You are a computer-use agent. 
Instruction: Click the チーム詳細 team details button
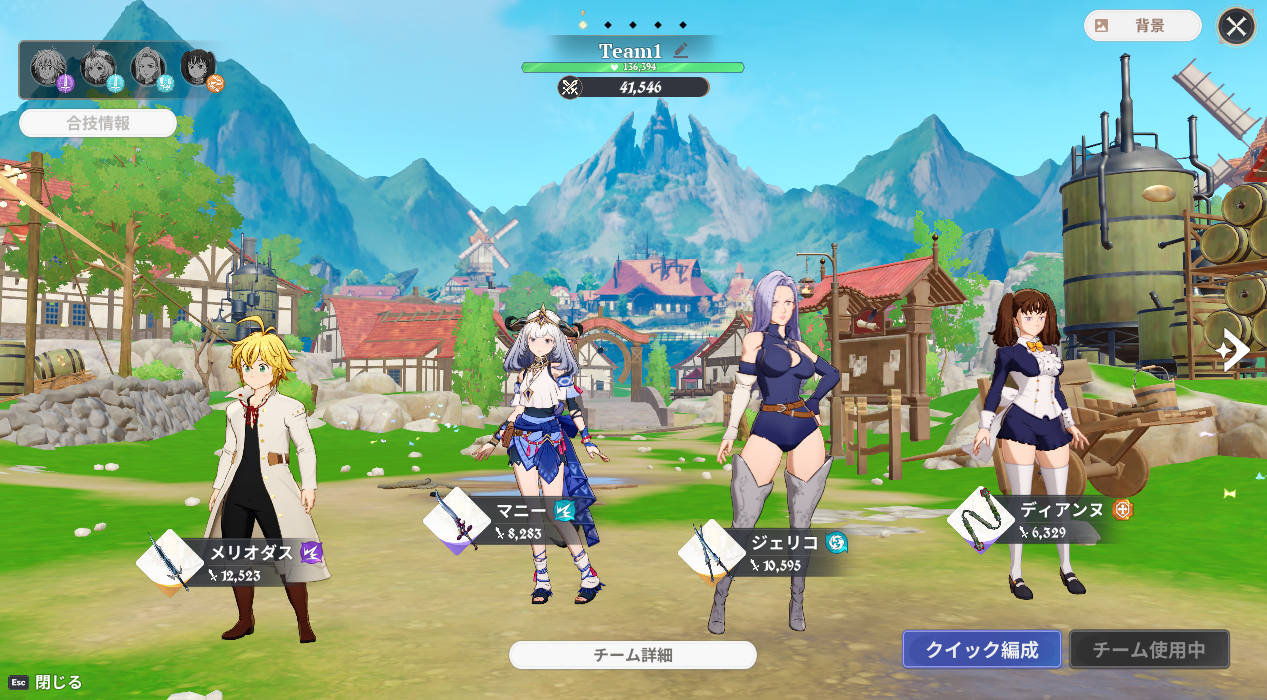(x=632, y=655)
